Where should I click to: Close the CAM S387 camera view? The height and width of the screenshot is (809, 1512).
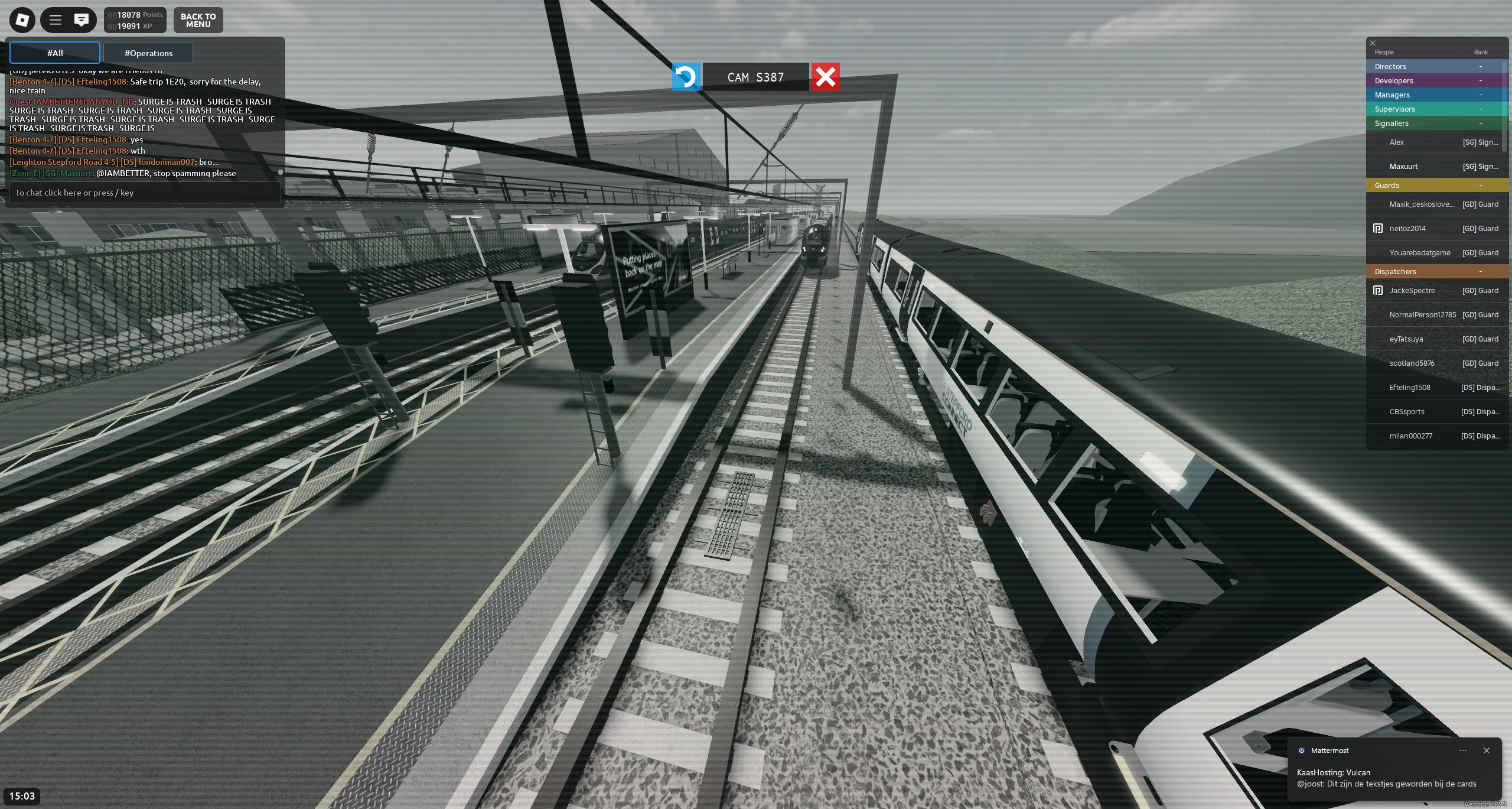pos(825,77)
